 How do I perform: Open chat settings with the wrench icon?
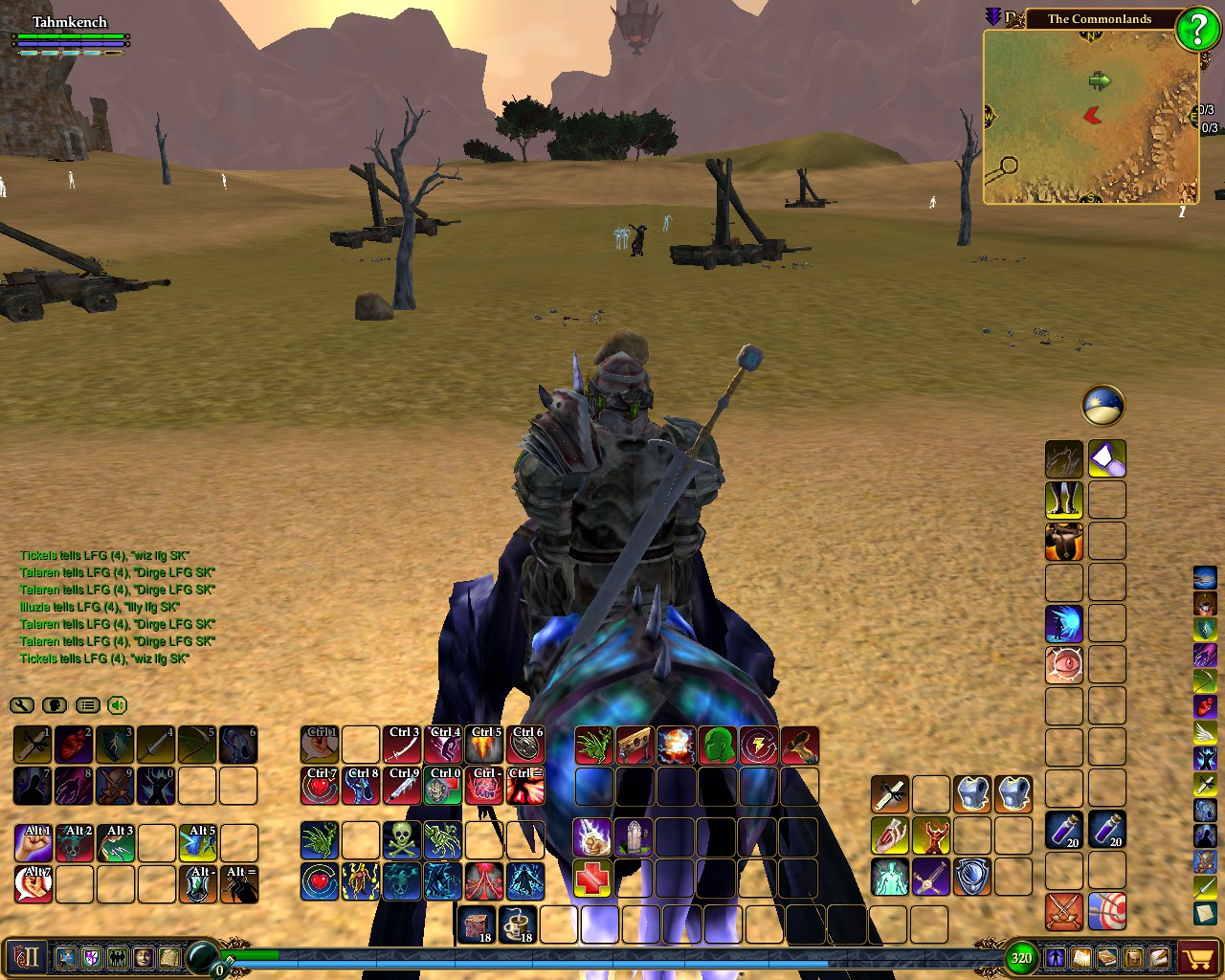point(23,705)
